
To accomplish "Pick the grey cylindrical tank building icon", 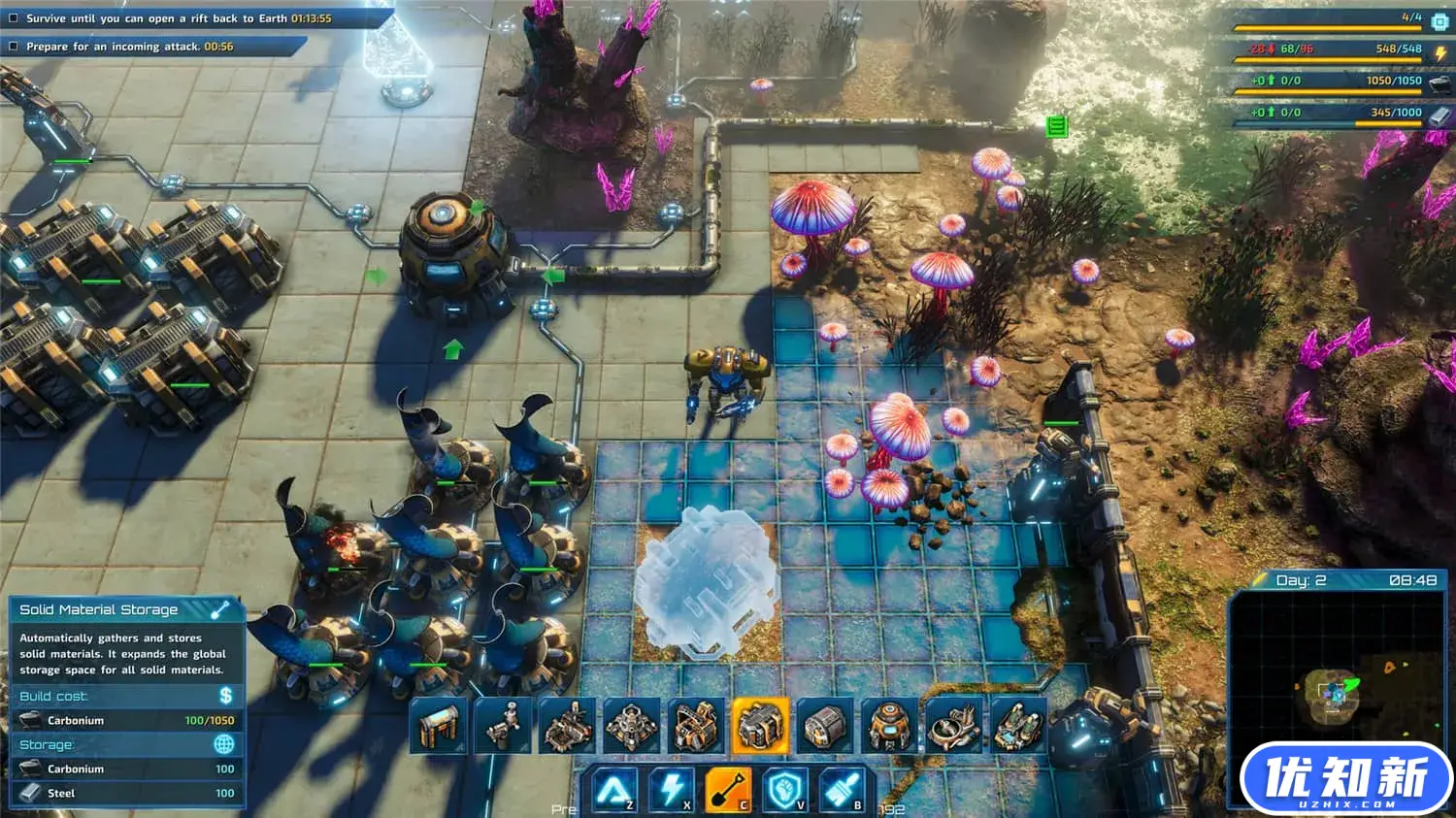I will pyautogui.click(x=824, y=725).
